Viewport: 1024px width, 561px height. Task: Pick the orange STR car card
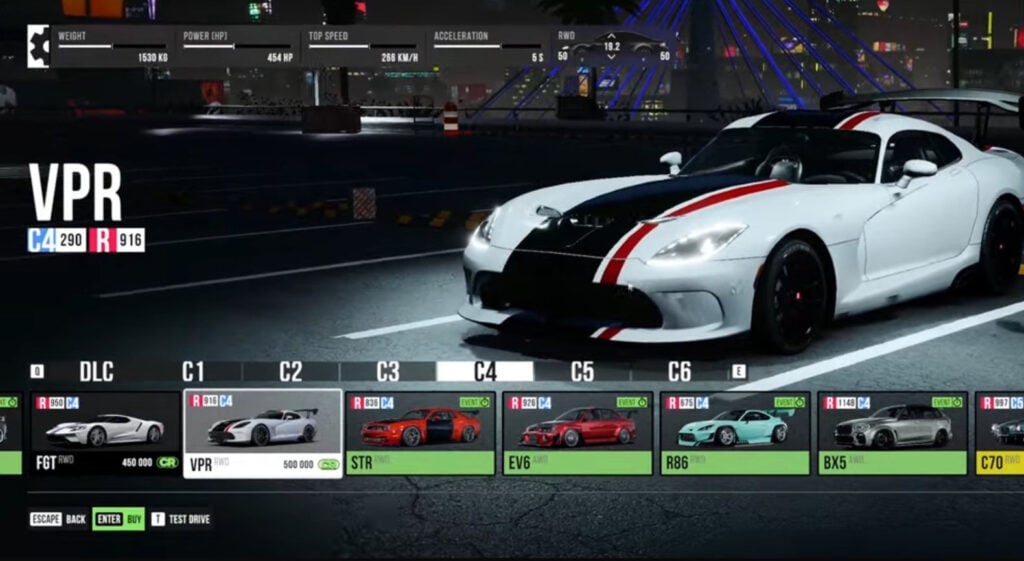pos(420,433)
